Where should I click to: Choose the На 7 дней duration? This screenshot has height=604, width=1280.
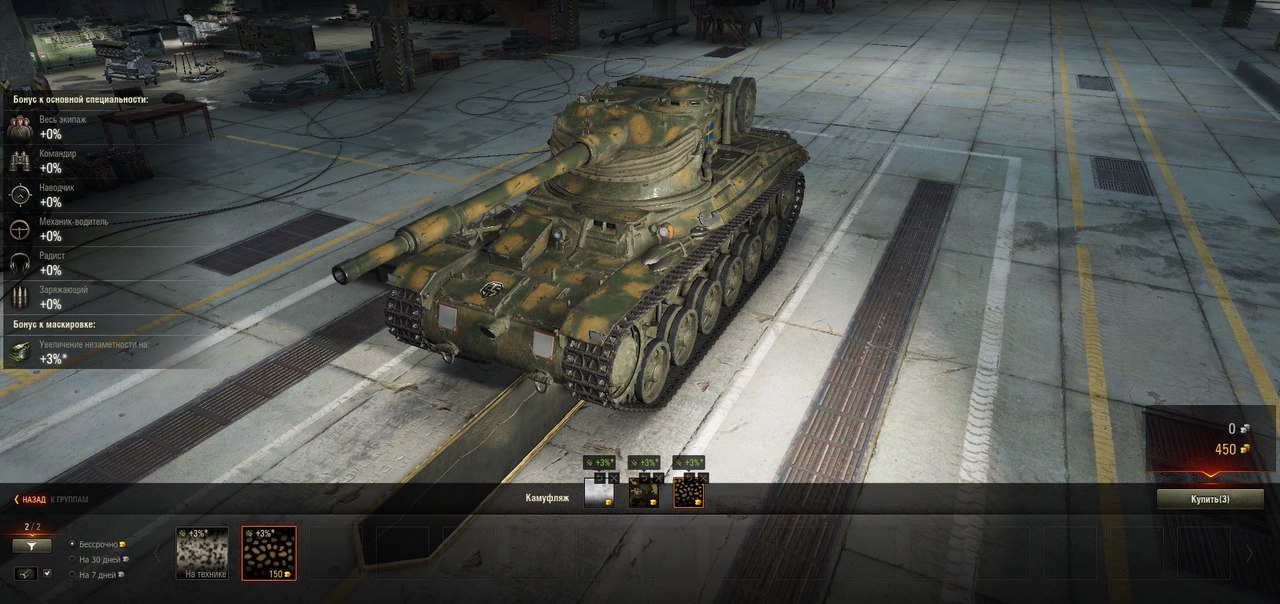72,574
